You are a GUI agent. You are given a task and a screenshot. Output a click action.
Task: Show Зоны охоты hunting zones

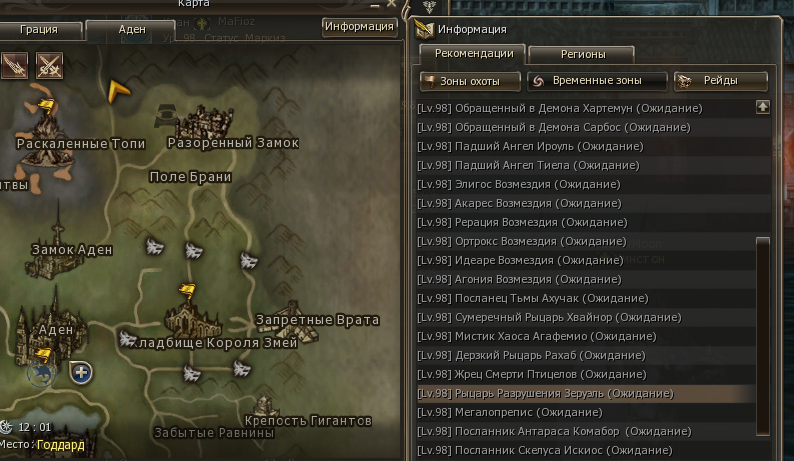471,81
